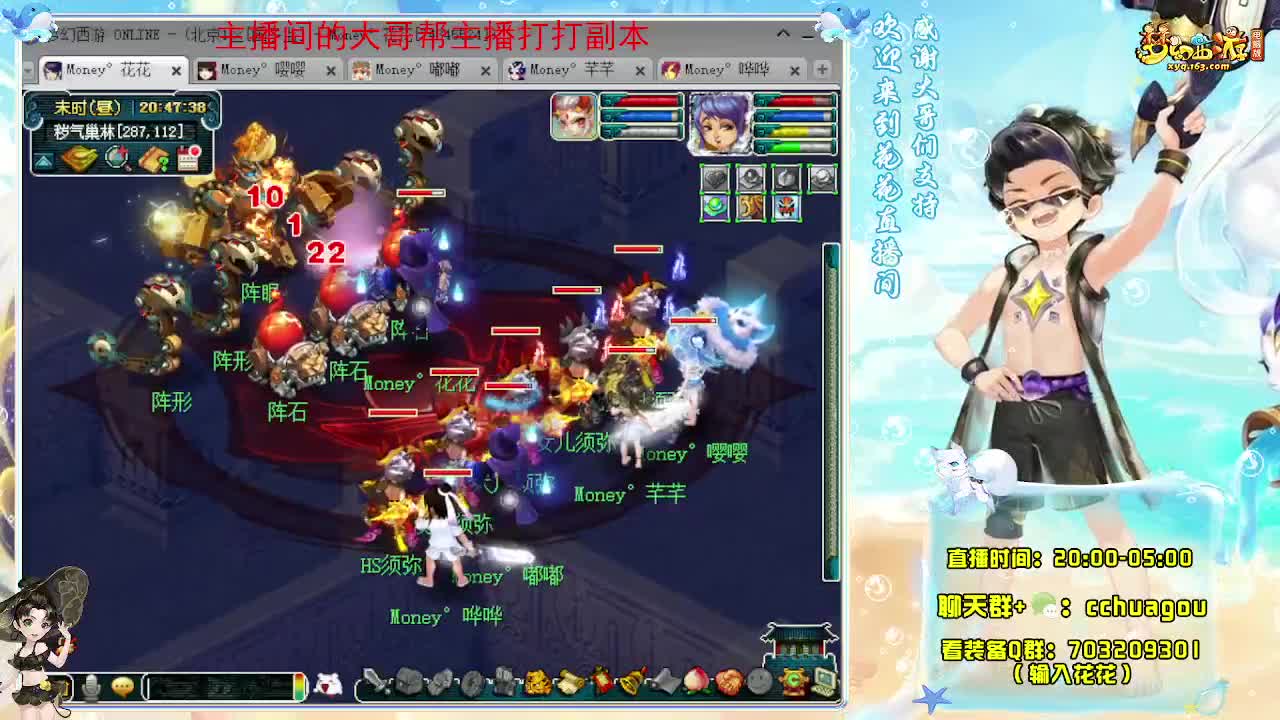Expand the tab overflow arrow after account tabs
This screenshot has height=720, width=1280.
pos(822,70)
